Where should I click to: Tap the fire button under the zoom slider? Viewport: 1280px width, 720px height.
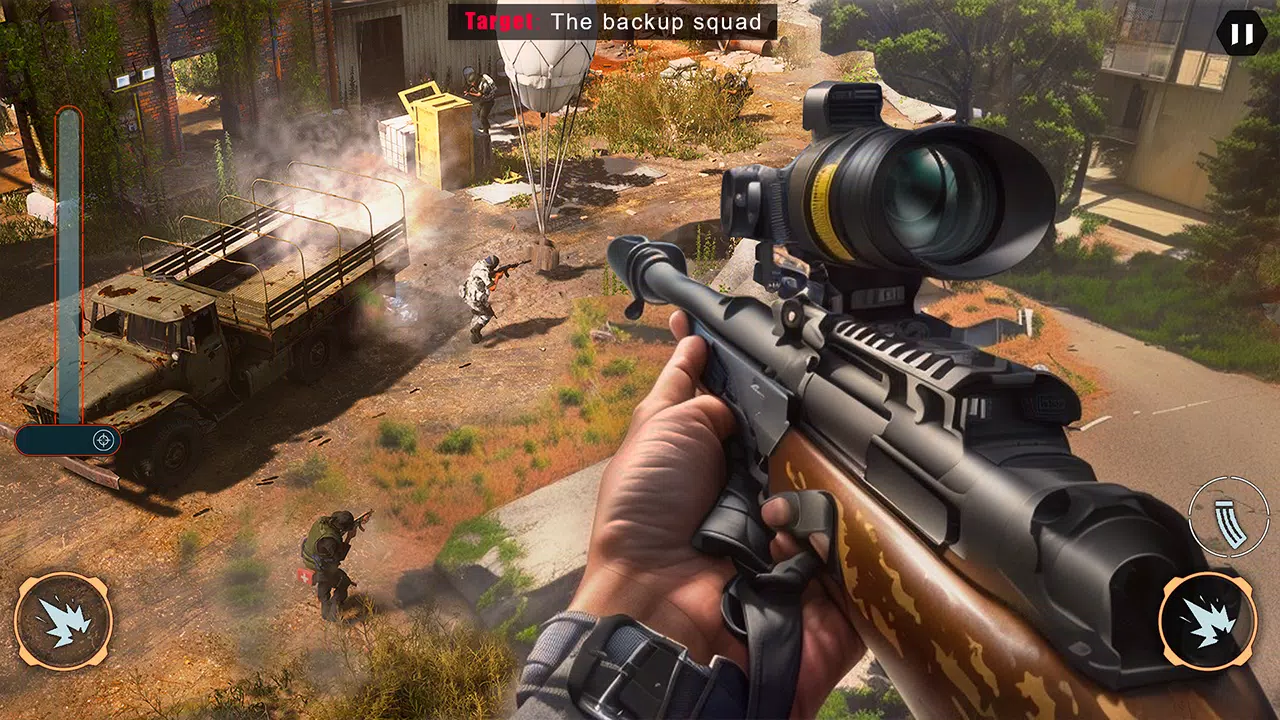pyautogui.click(x=63, y=620)
